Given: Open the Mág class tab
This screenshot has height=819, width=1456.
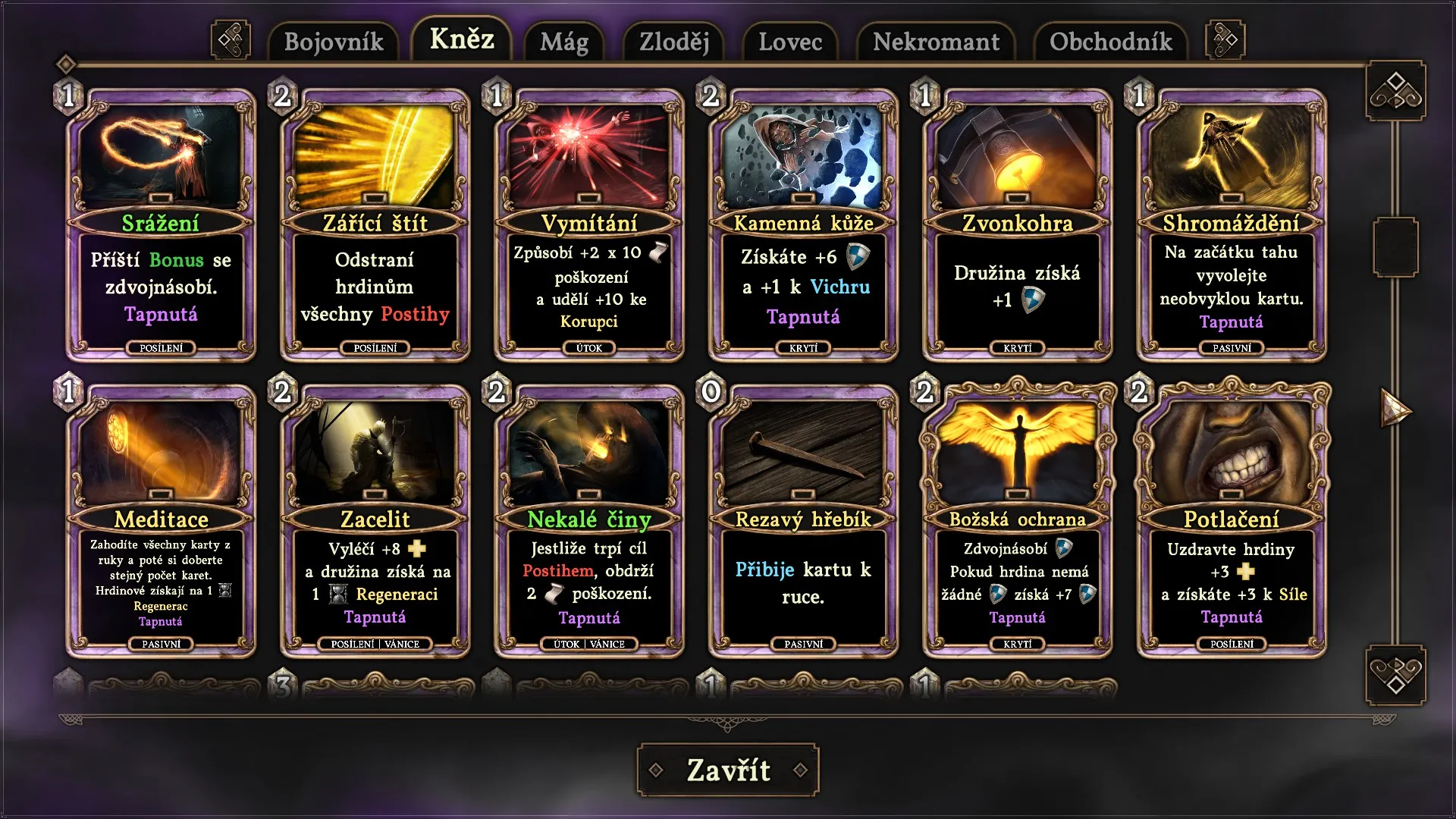Looking at the screenshot, I should (x=563, y=42).
